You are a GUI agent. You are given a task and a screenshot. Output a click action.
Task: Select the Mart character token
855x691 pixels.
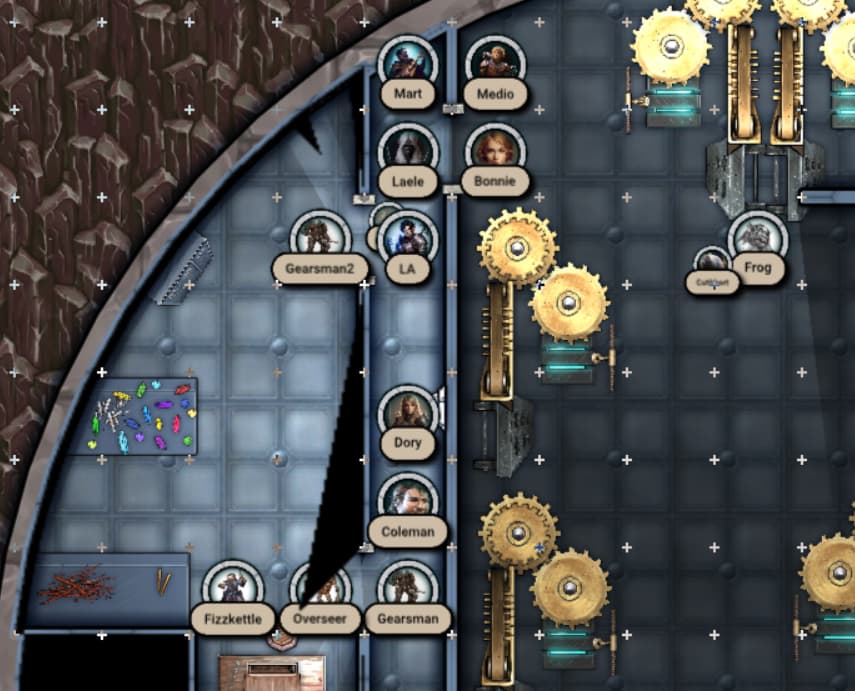point(407,65)
